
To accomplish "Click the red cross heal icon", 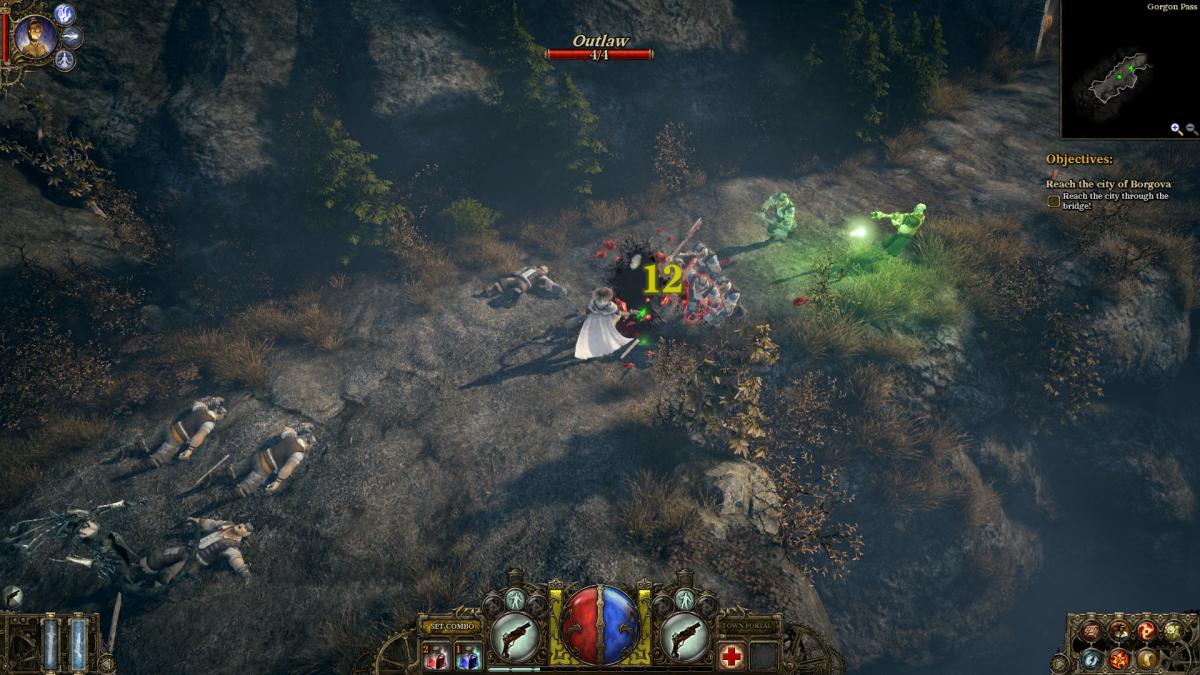I will tap(731, 656).
